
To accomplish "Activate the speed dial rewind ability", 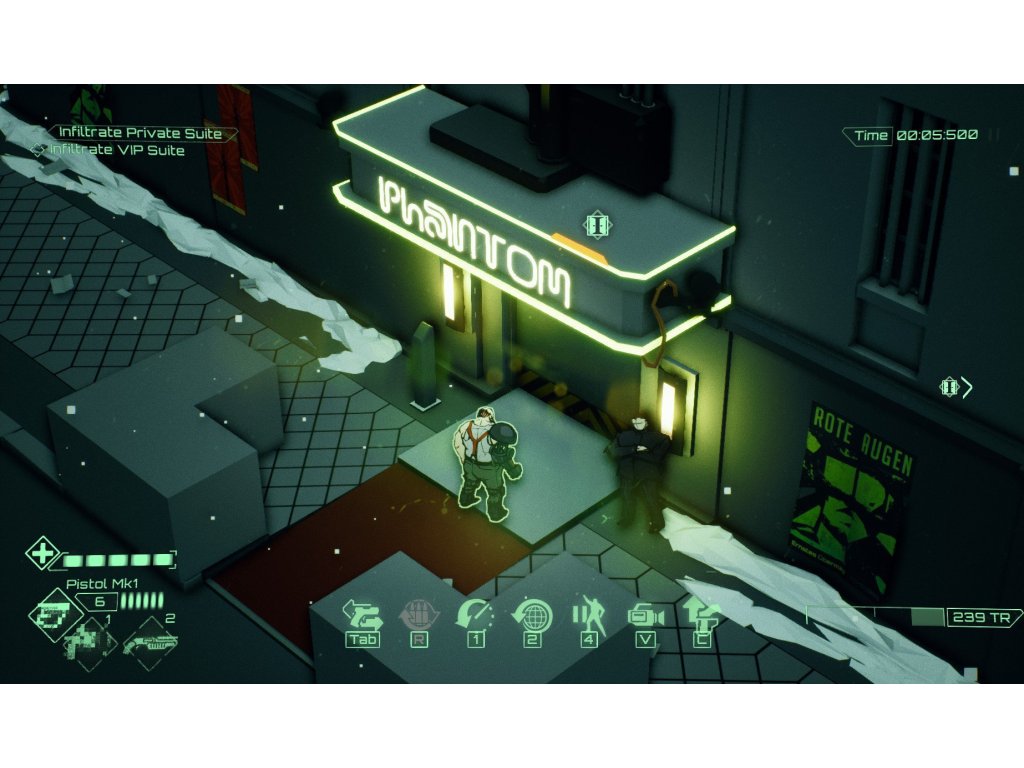I will tap(475, 613).
